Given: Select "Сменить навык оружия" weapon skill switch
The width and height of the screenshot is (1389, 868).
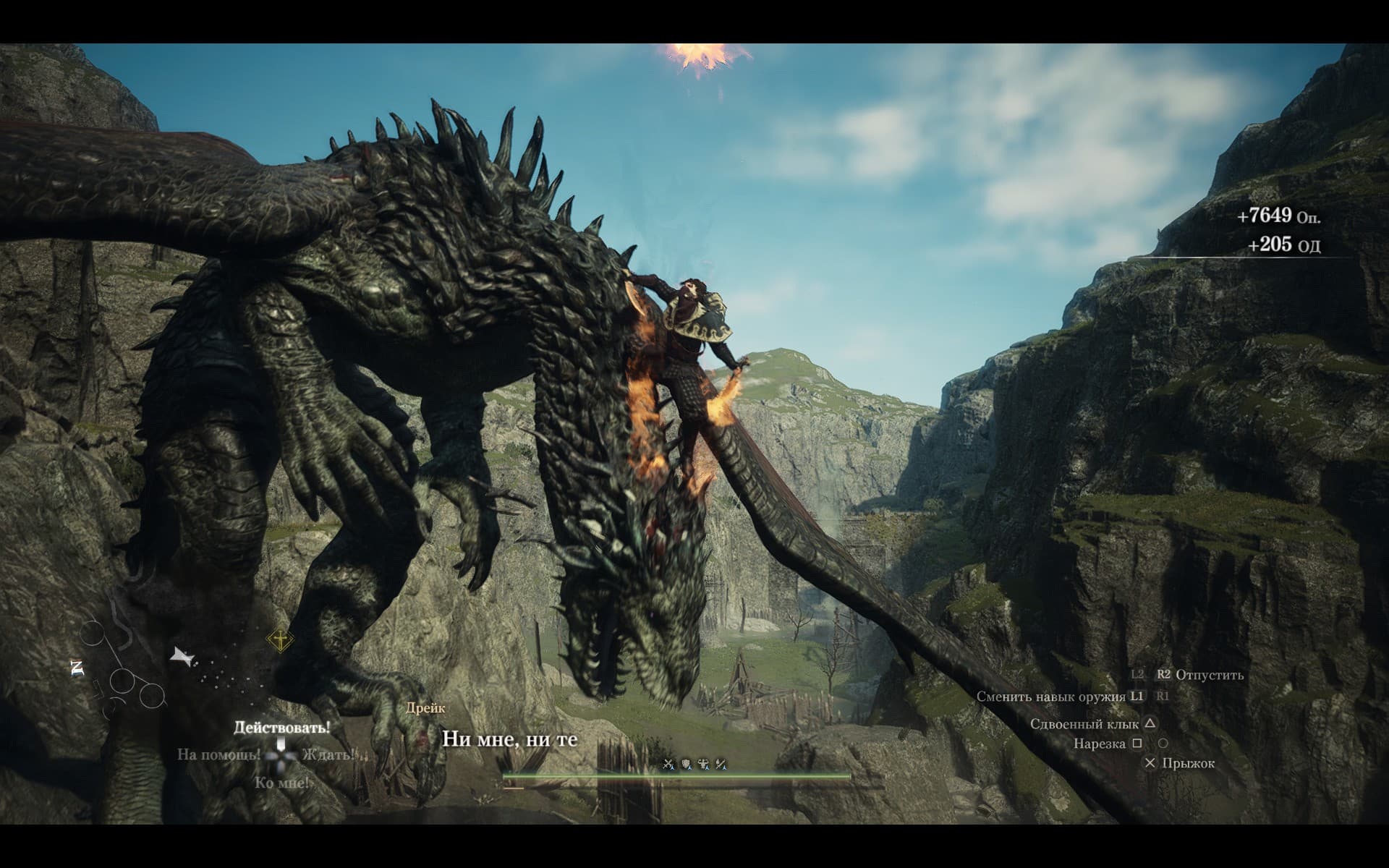Looking at the screenshot, I should (1050, 697).
